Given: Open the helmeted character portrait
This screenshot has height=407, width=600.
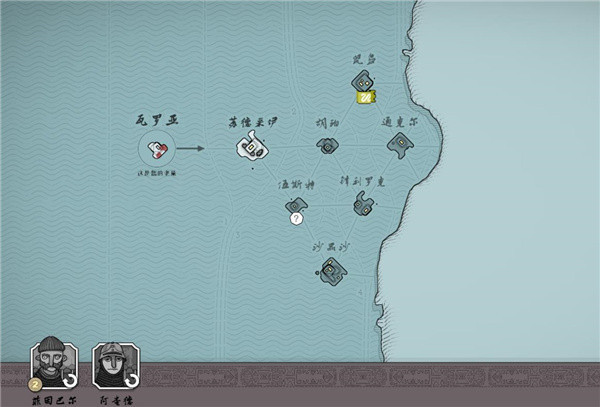Looking at the screenshot, I should (x=113, y=363).
